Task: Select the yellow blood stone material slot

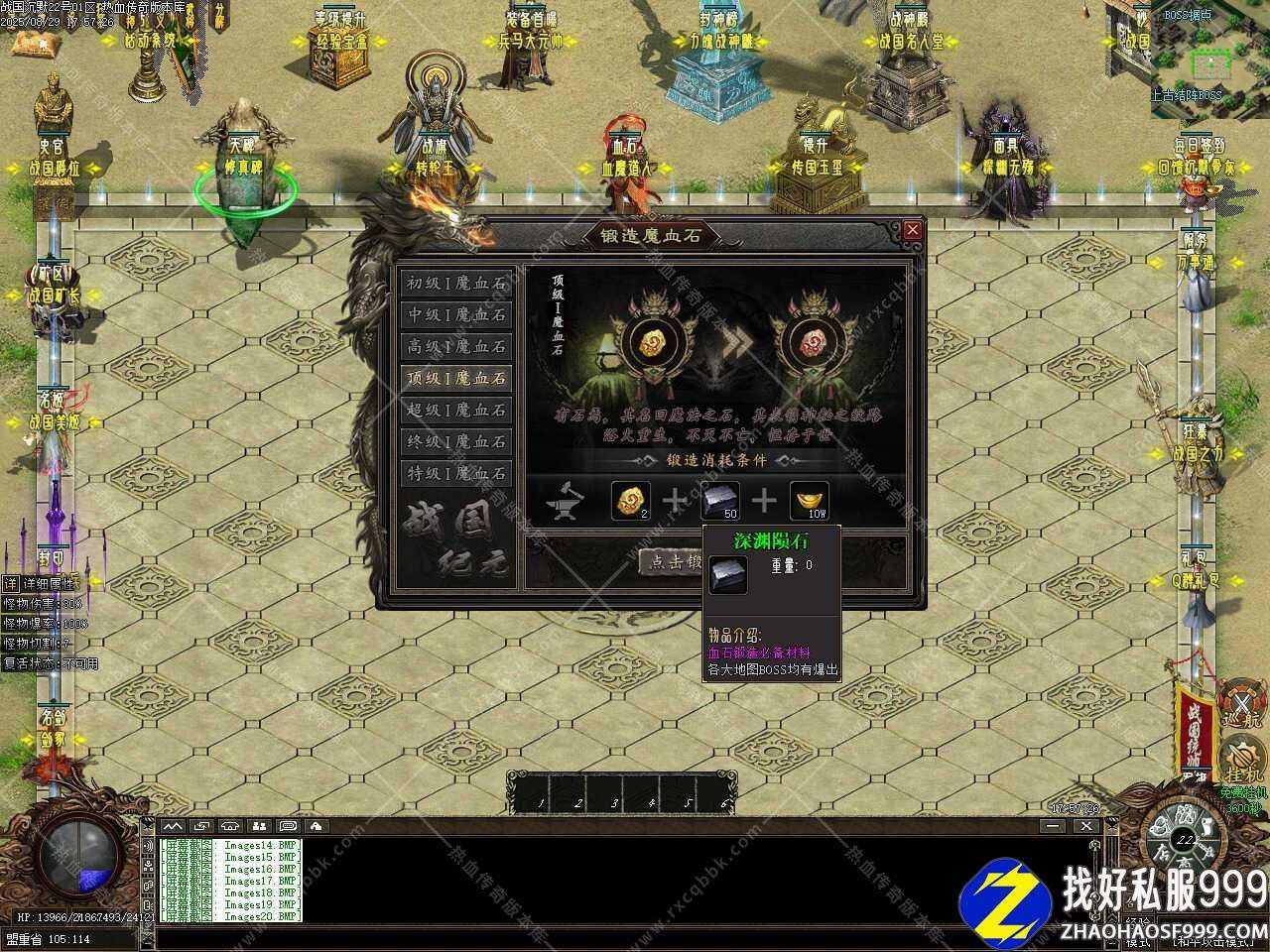Action: pyautogui.click(x=629, y=501)
